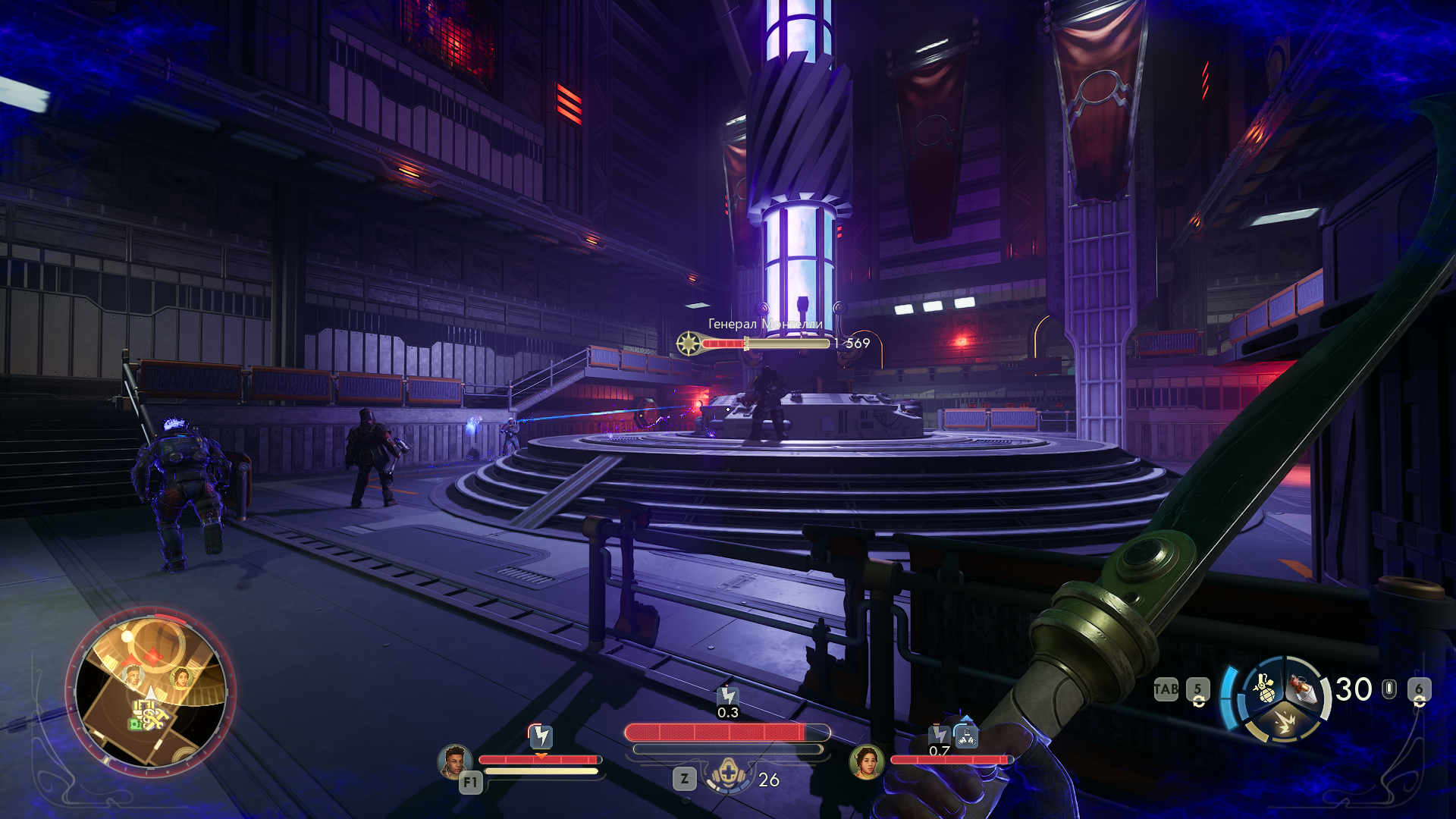
Task: Click the shock status icon above player health
Action: [x=728, y=695]
